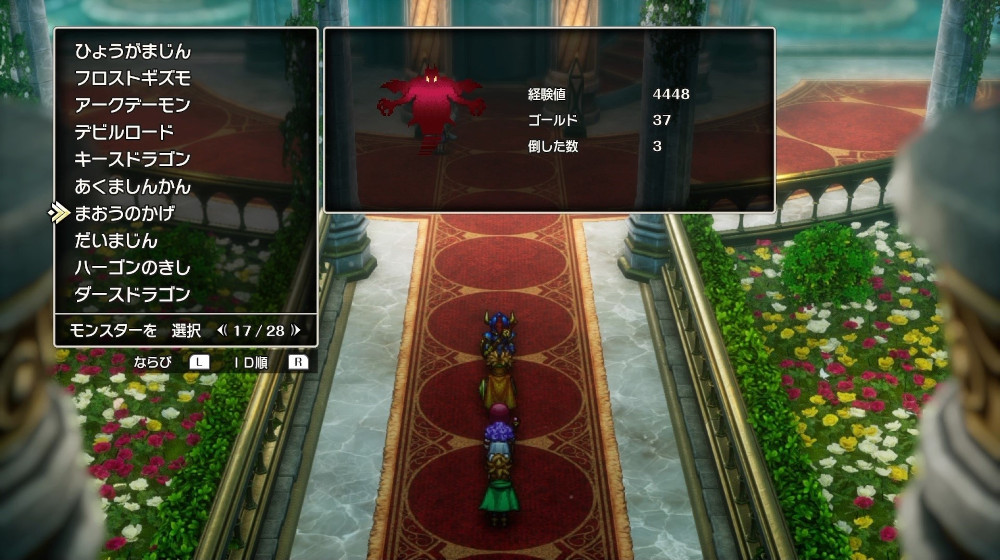The height and width of the screenshot is (560, 1000).
Task: Go to the previous monster page arrow
Action: [x=221, y=329]
